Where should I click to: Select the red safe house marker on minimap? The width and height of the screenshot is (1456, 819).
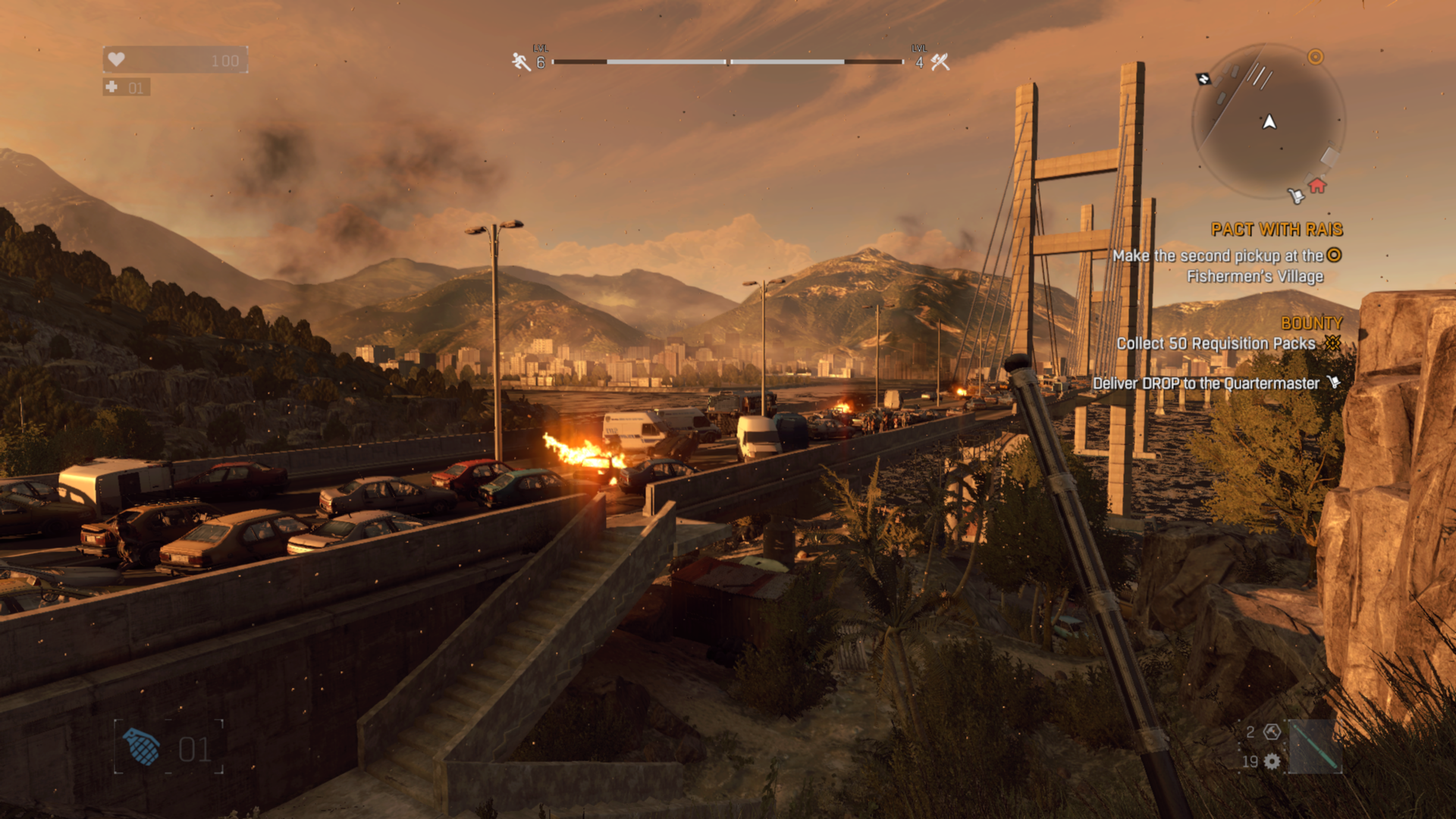point(1317,186)
